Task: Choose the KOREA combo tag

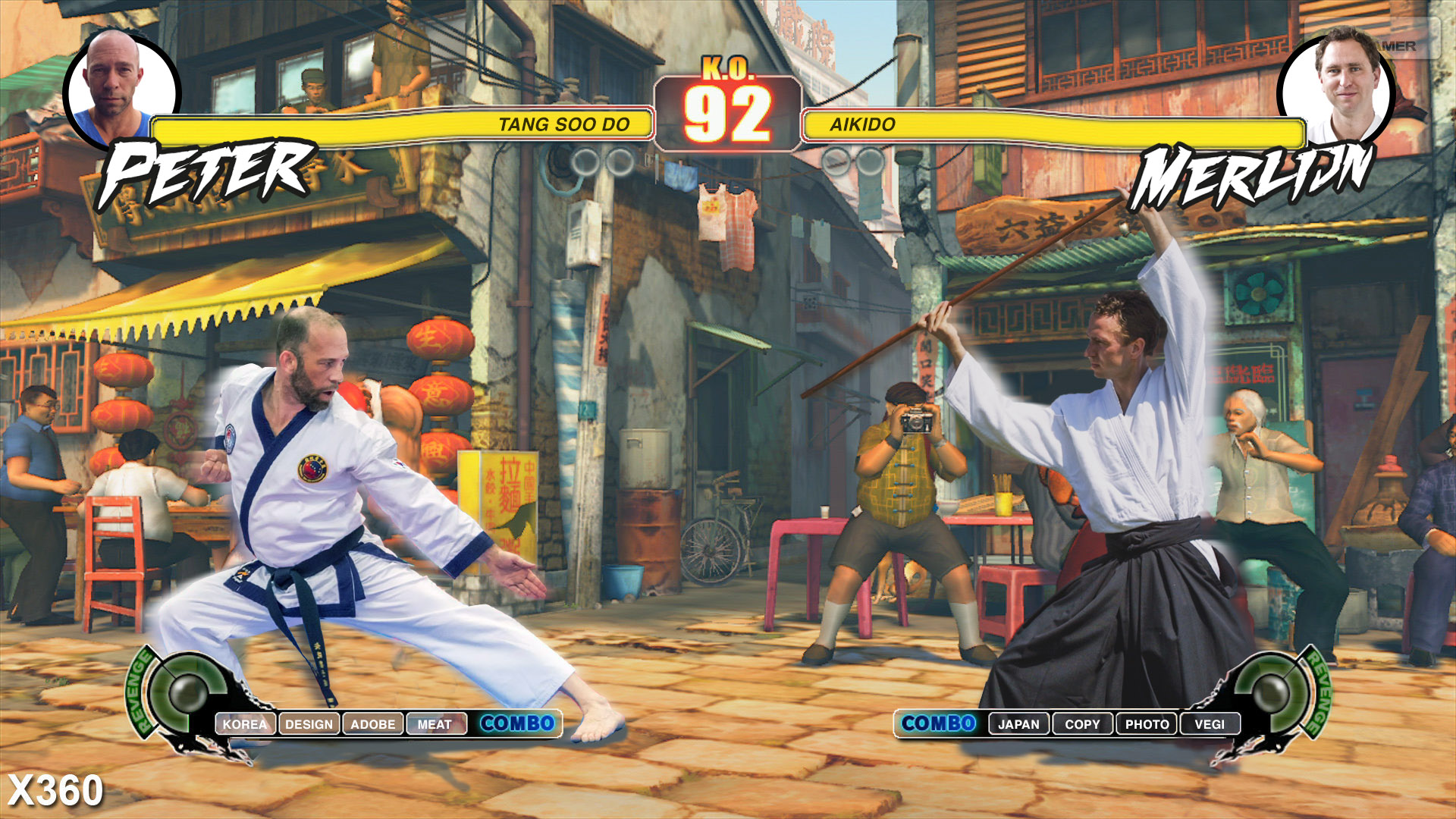Action: coord(245,724)
